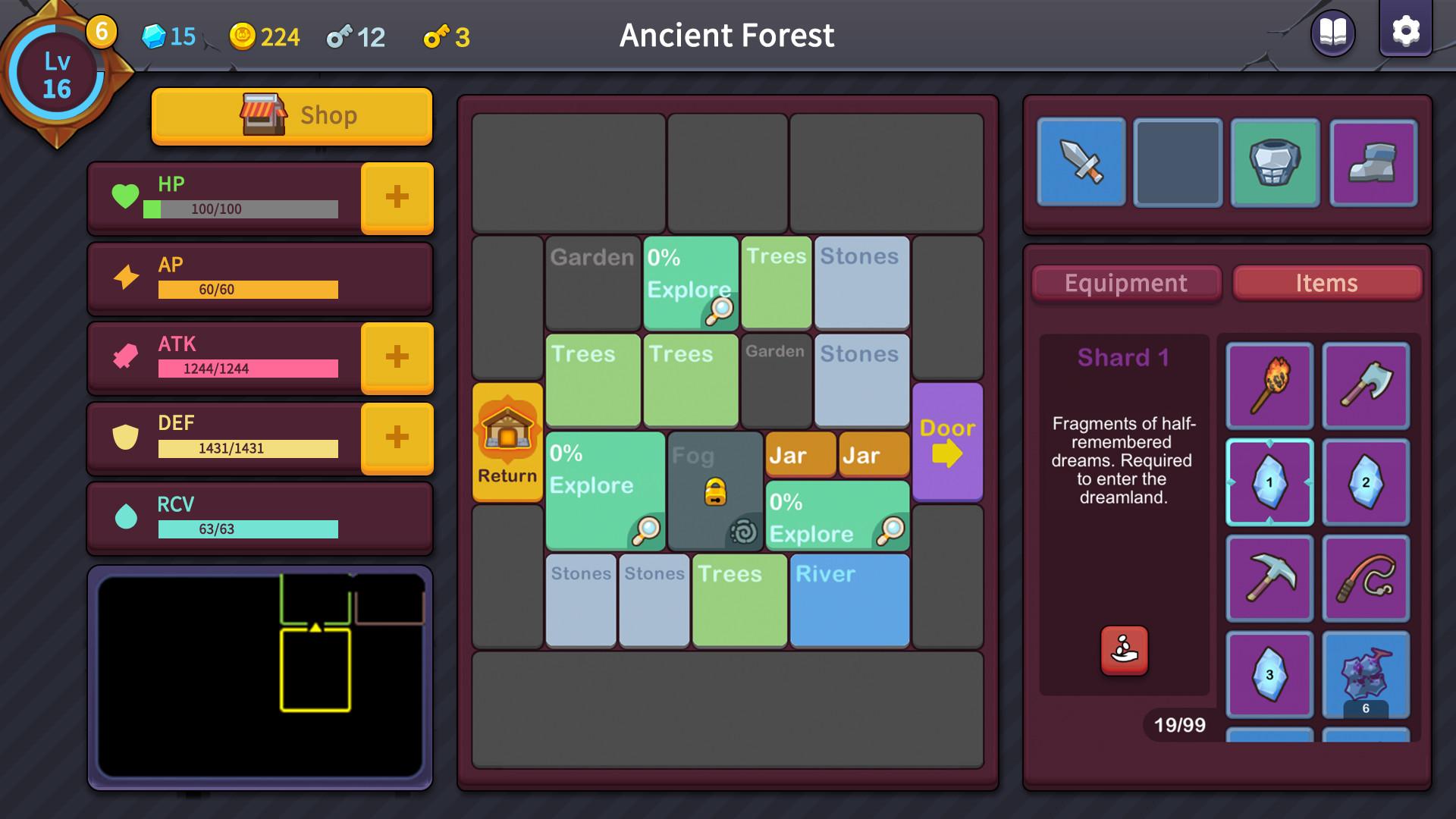Open the game guide book icon
Viewport: 1456px width, 819px height.
1332,33
